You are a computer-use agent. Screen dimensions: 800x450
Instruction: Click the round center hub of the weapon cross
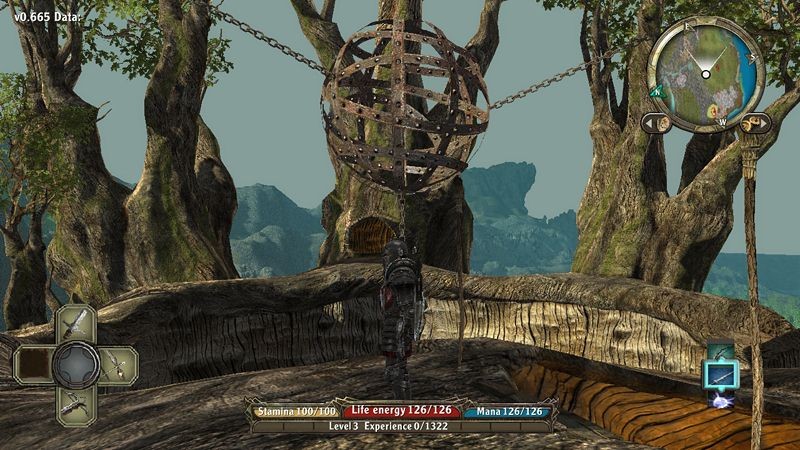point(75,364)
